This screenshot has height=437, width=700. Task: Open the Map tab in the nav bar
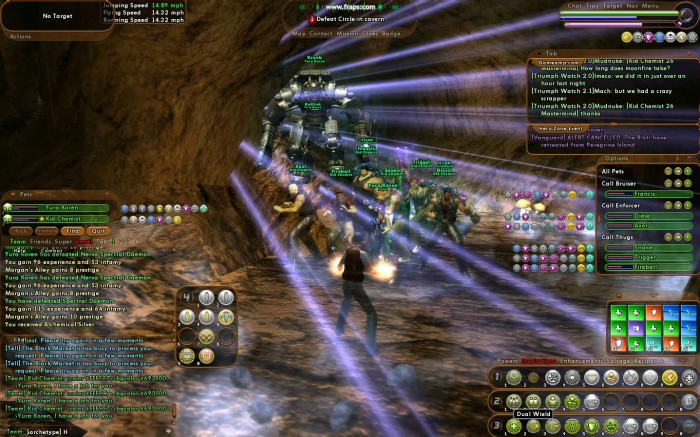point(298,33)
